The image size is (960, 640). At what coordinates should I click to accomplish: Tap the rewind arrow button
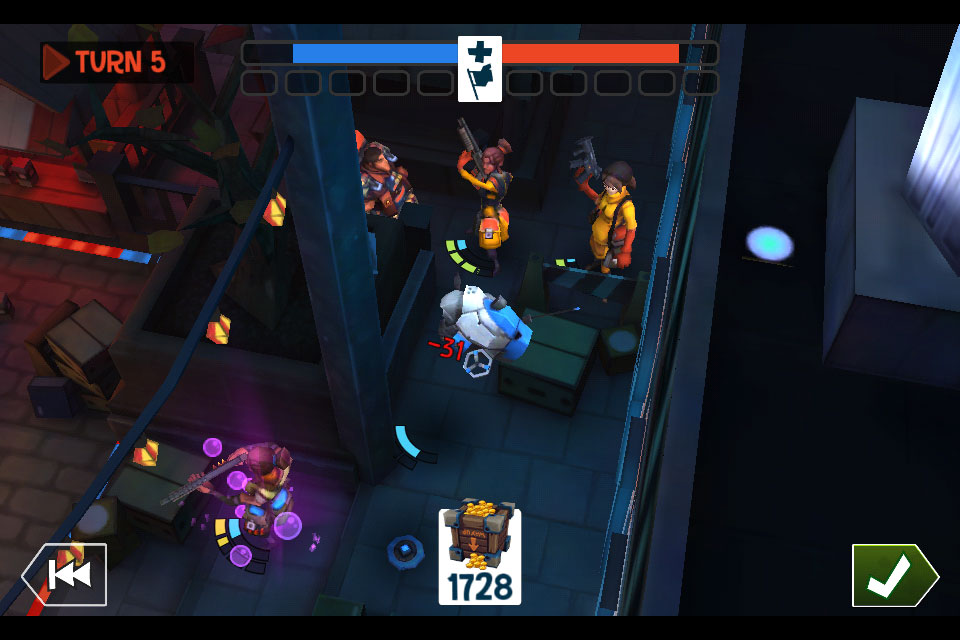click(x=66, y=574)
